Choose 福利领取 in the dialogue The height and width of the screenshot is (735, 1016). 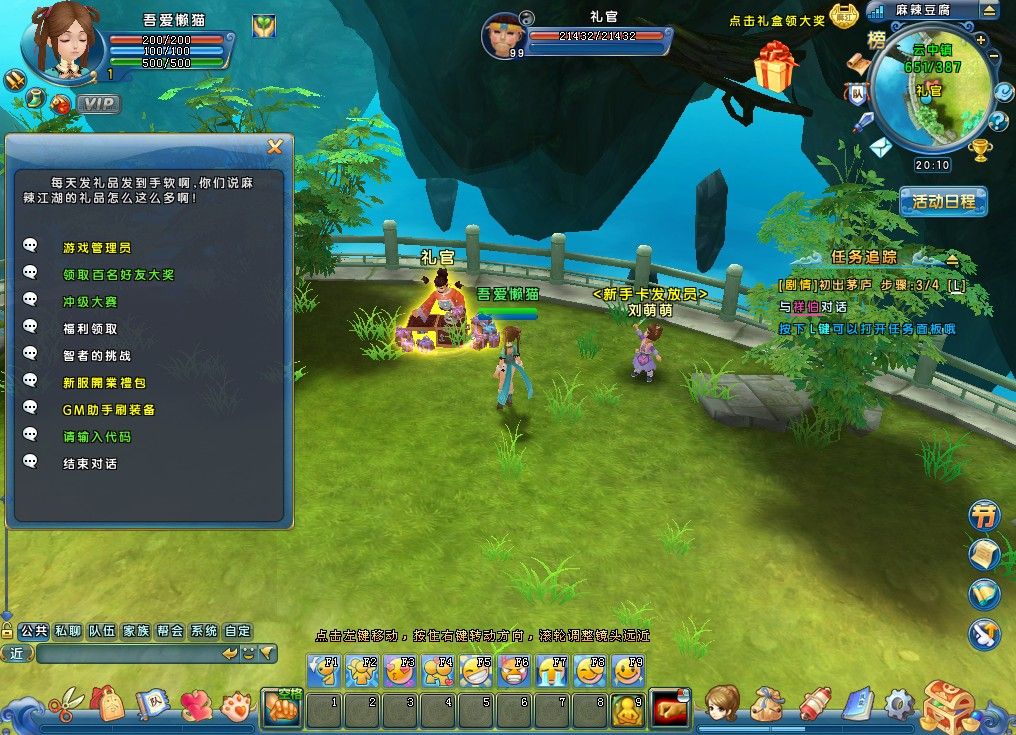click(x=90, y=328)
